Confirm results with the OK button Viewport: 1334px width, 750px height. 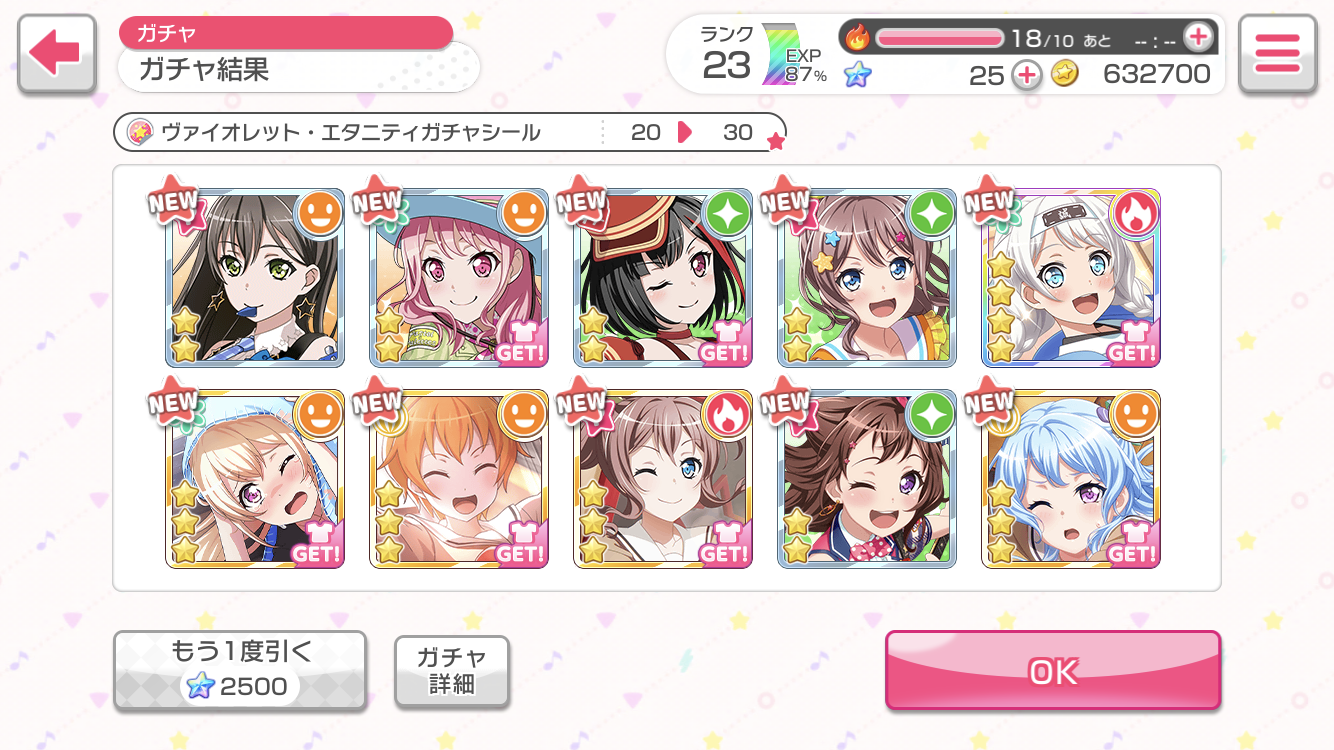click(x=1052, y=671)
